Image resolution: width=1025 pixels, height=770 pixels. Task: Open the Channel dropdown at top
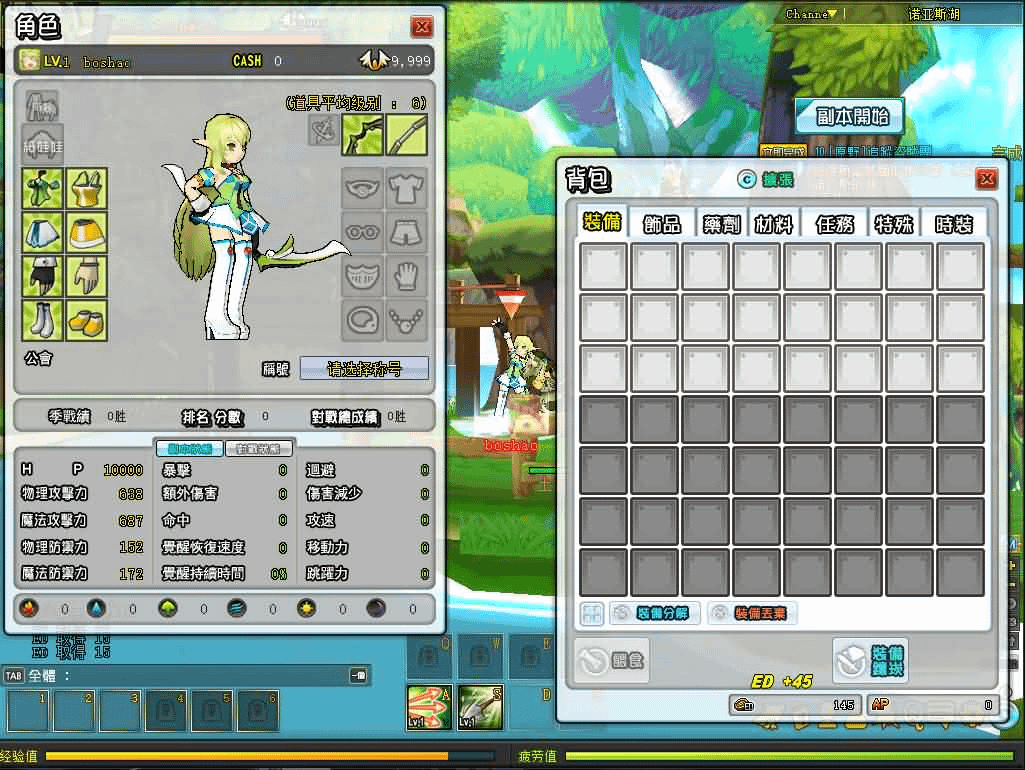pyautogui.click(x=810, y=14)
